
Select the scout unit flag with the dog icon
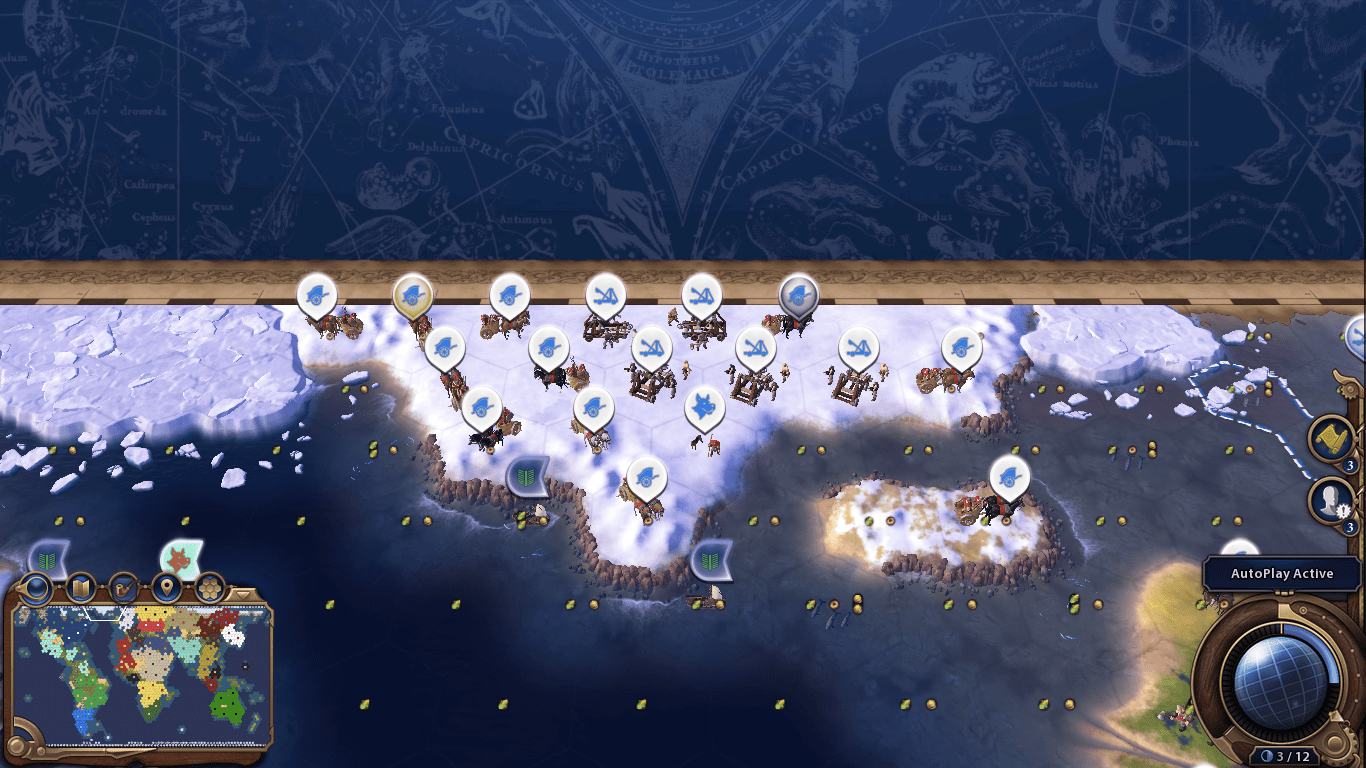point(704,405)
